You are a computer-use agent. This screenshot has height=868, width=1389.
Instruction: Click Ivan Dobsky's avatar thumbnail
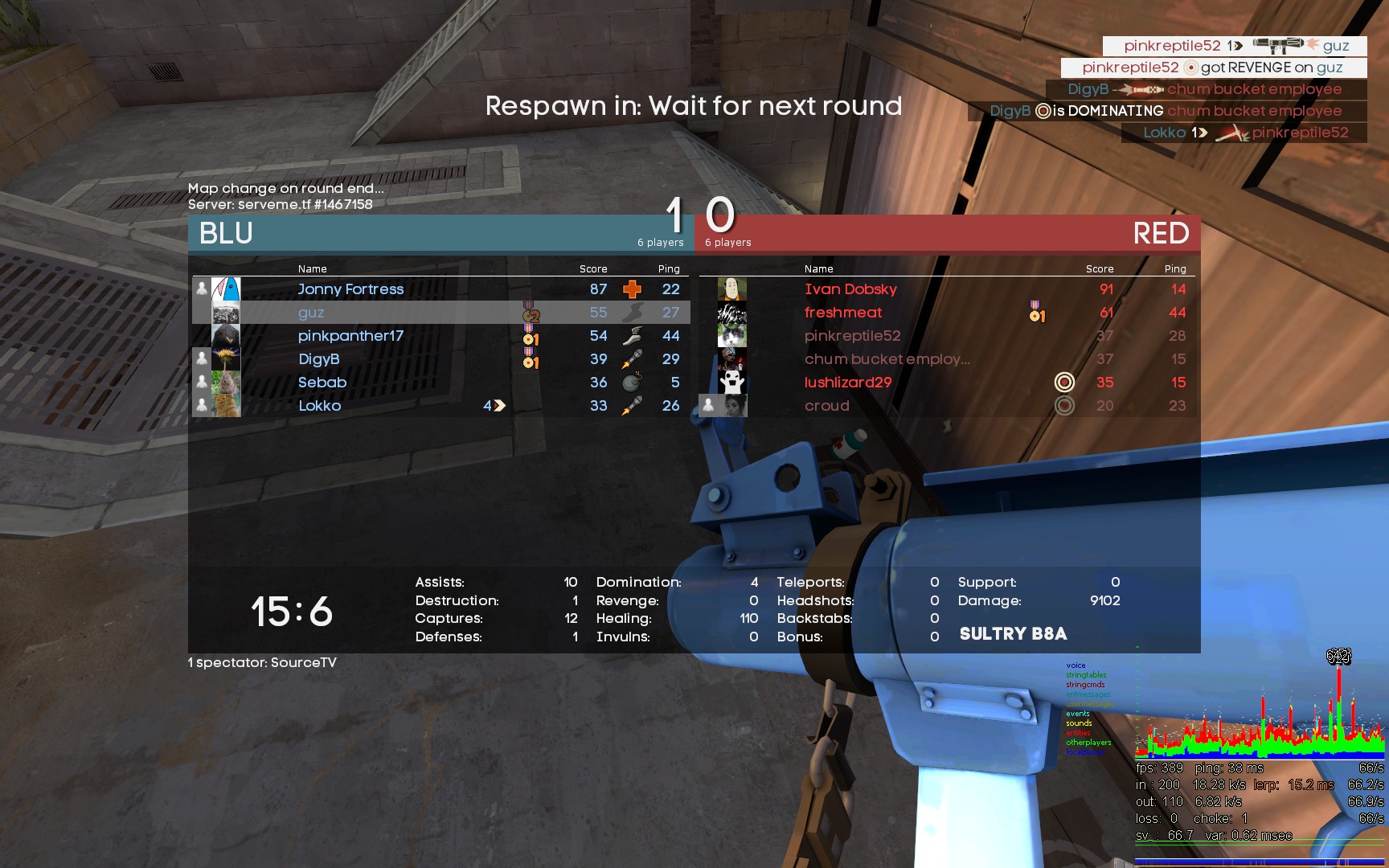(x=731, y=289)
